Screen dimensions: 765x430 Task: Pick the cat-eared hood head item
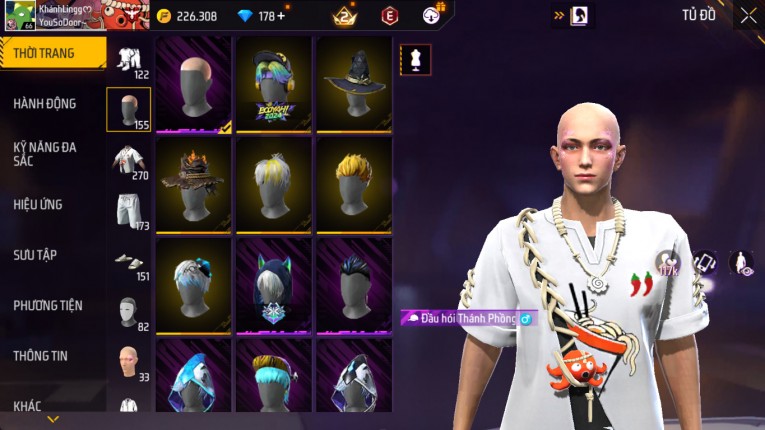[x=274, y=284]
